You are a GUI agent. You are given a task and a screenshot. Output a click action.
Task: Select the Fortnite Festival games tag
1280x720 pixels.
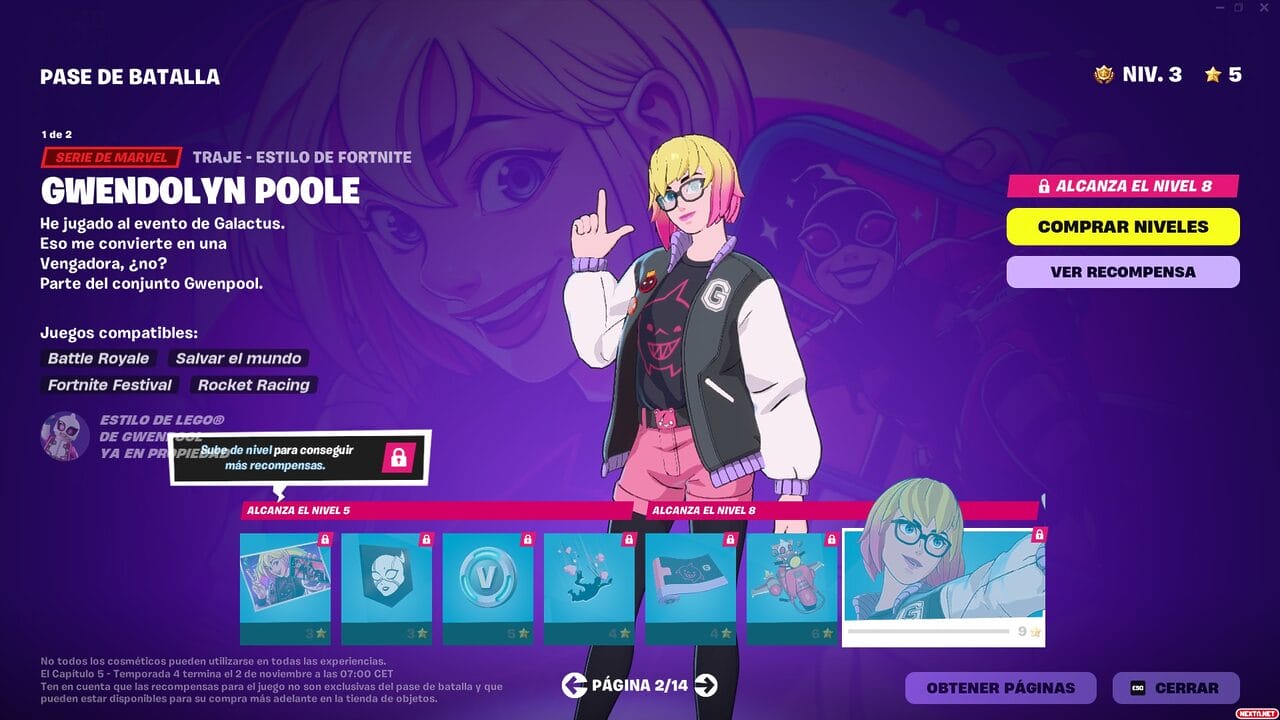(108, 385)
